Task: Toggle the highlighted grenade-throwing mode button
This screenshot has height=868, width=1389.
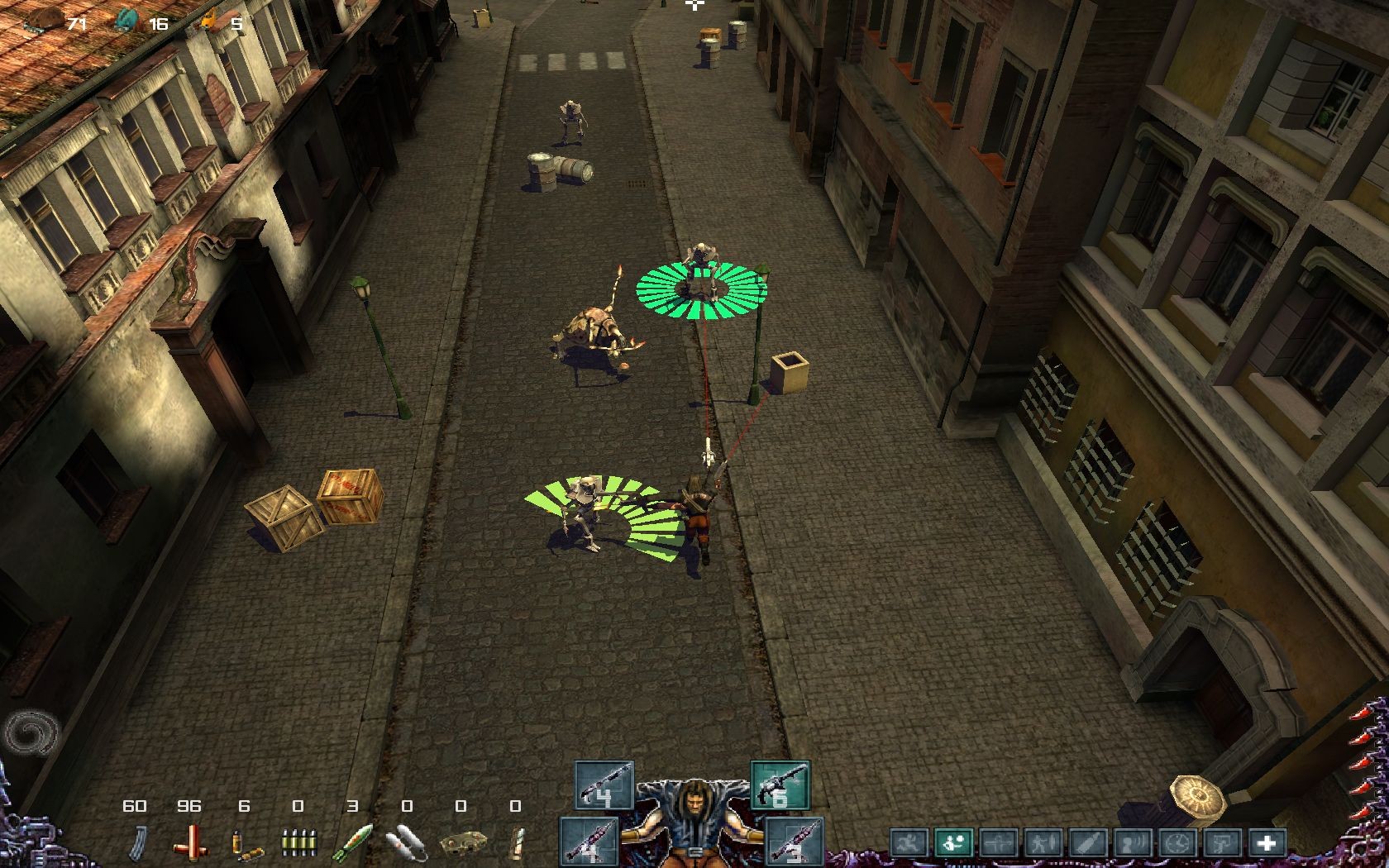Action: coord(952,843)
